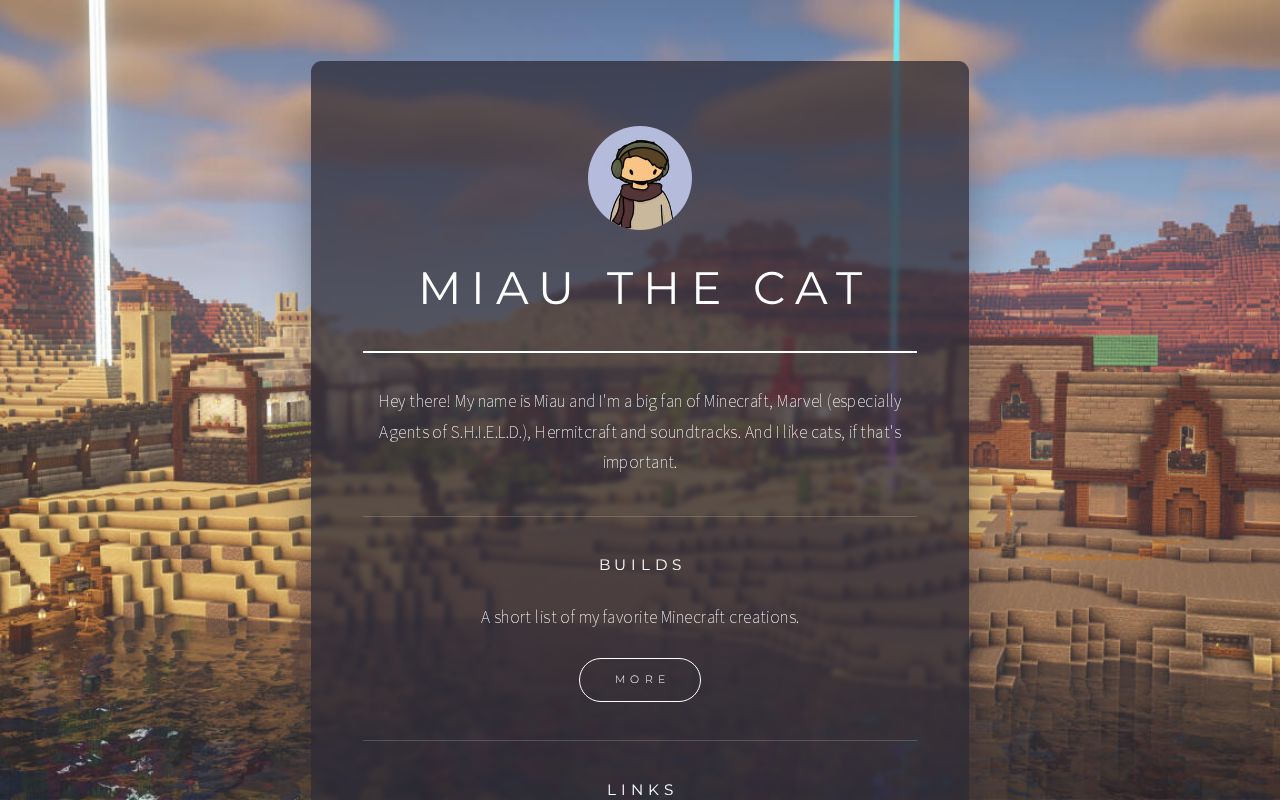The image size is (1280, 800).
Task: Click the MORE button under Builds
Action: pyautogui.click(x=640, y=679)
